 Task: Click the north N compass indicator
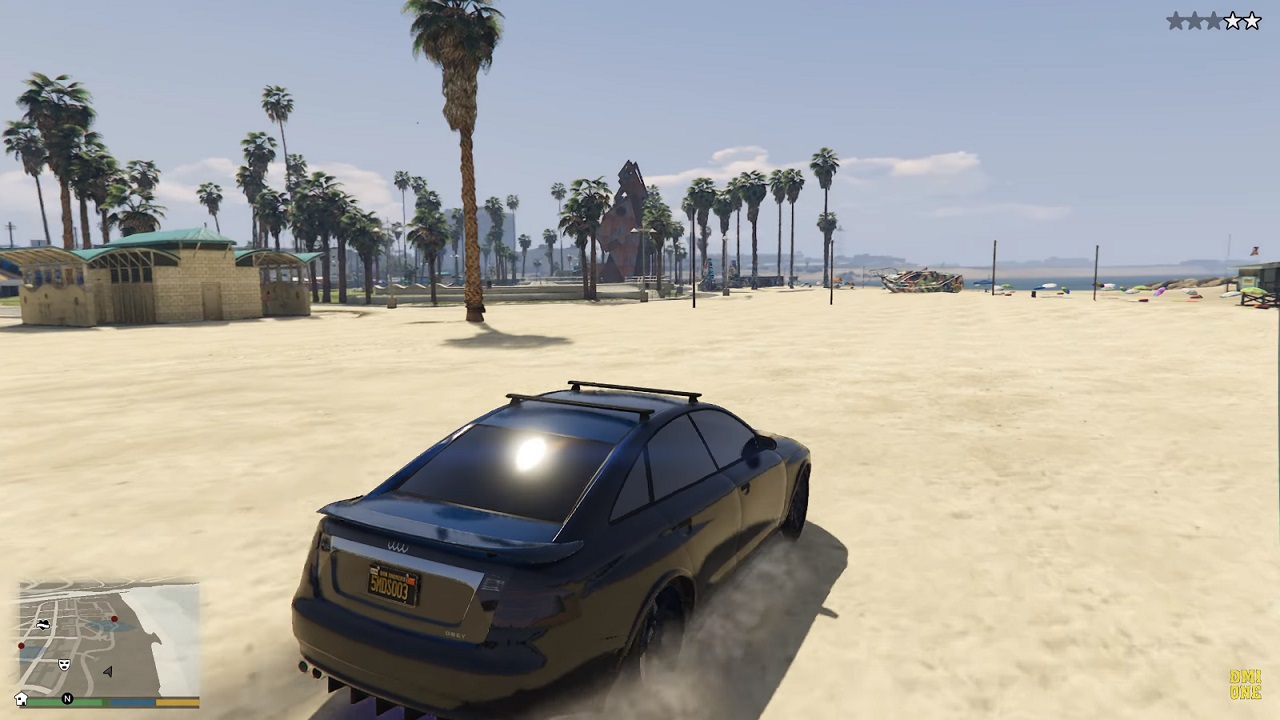point(68,697)
